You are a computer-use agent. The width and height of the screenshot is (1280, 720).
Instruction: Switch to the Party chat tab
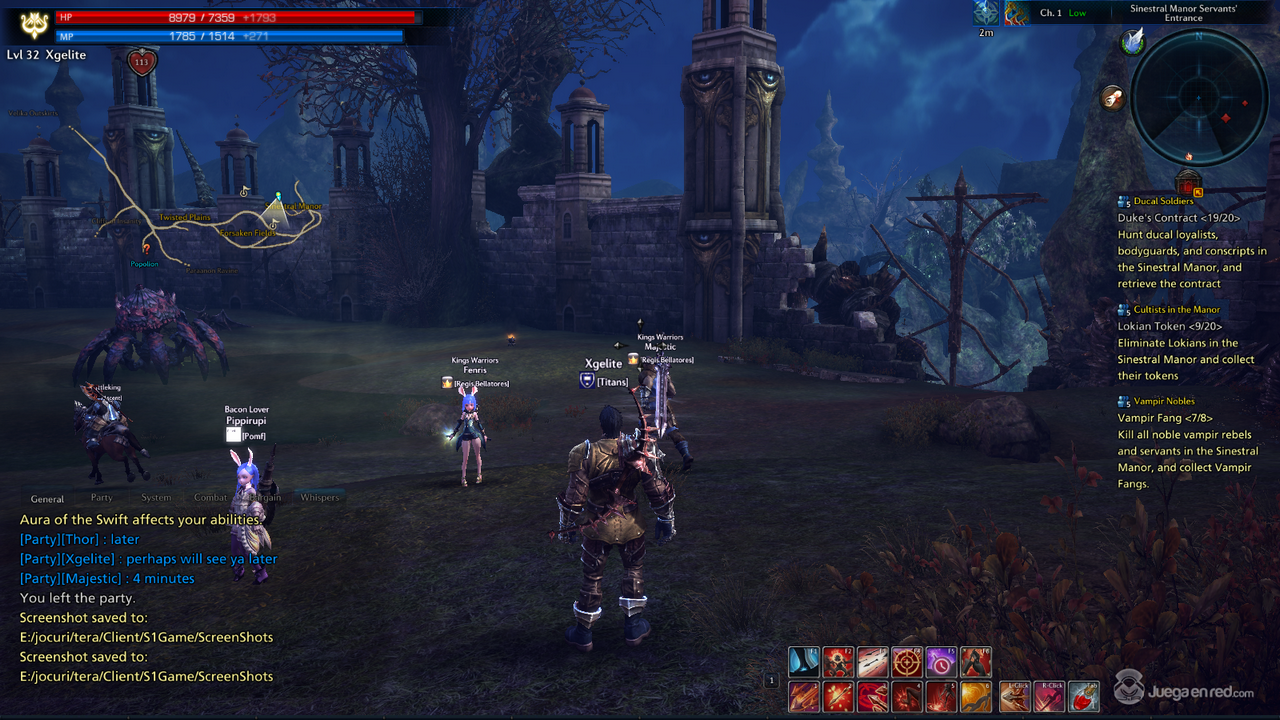tap(102, 497)
